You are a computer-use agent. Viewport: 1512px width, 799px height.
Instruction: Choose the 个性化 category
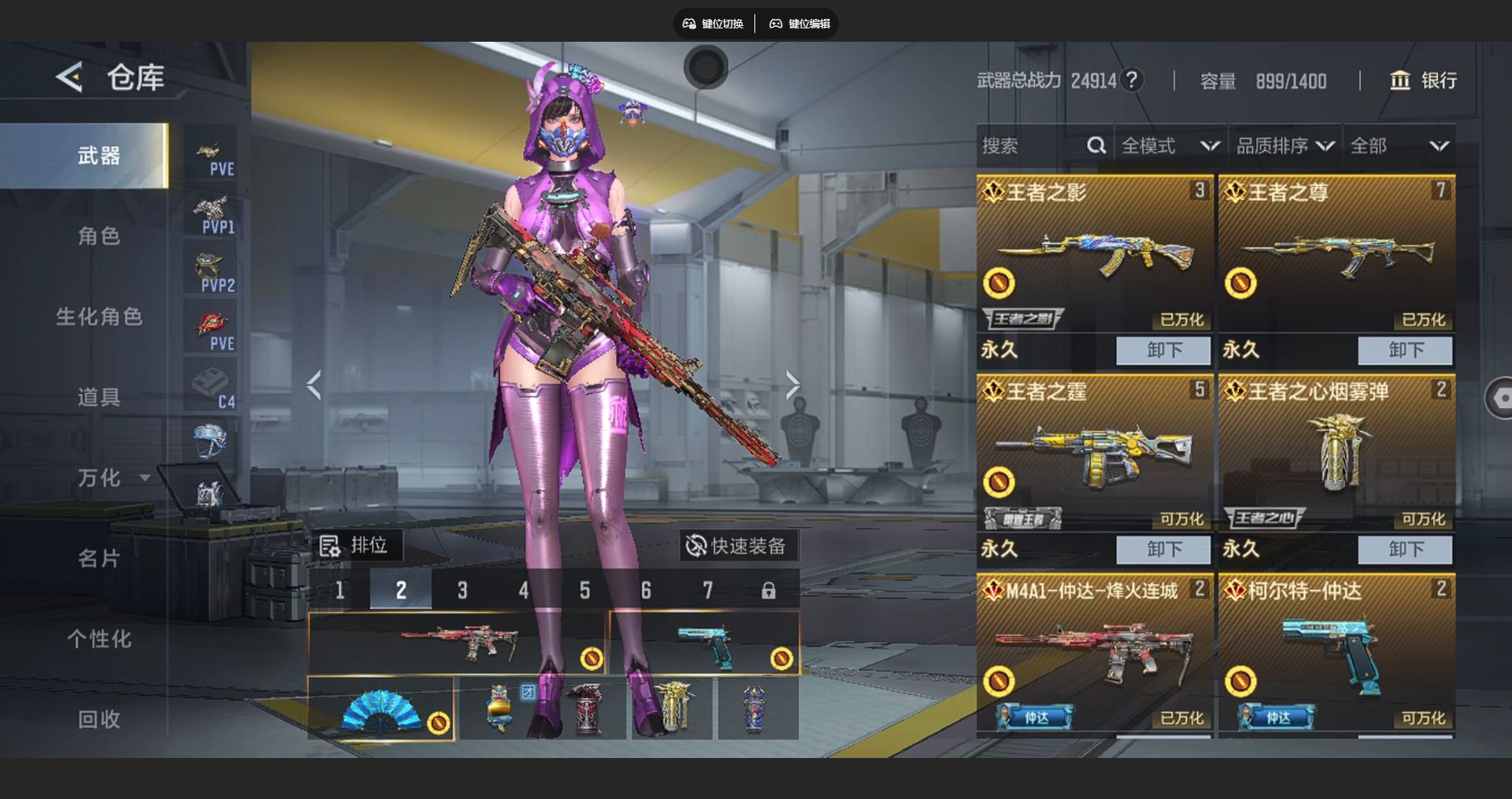[98, 639]
